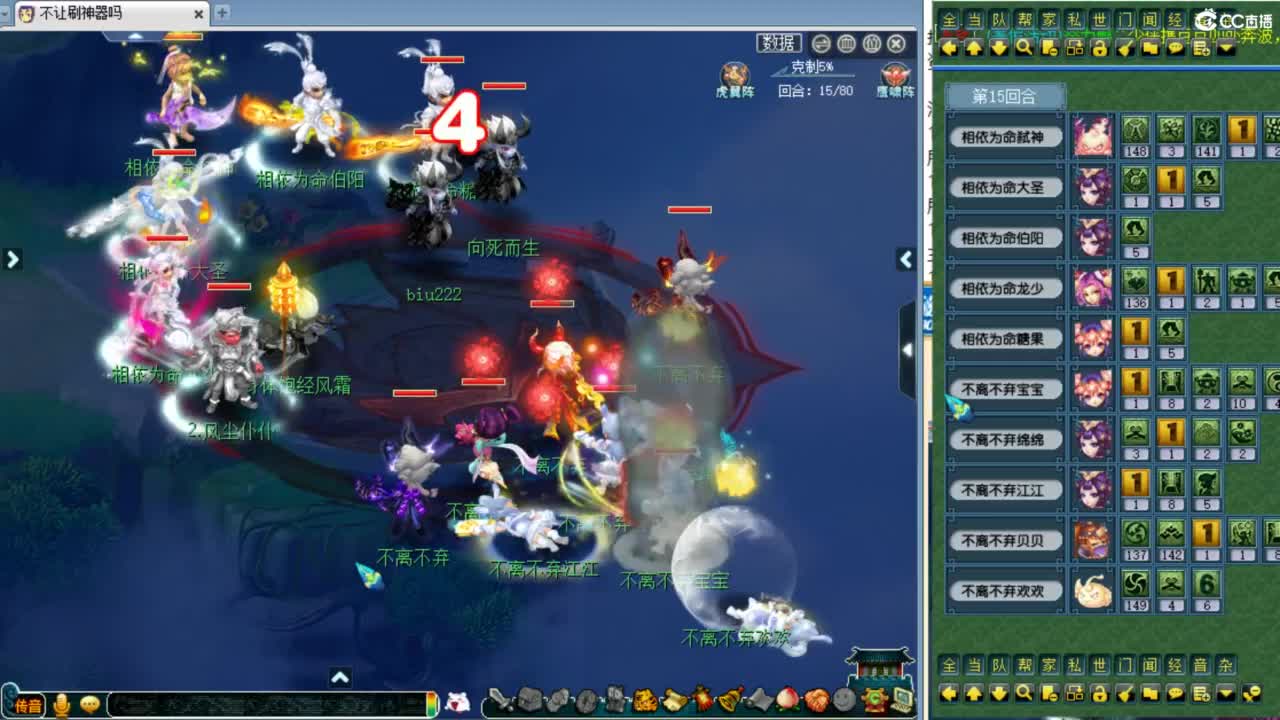Click the peach item icon in the hotbar
The width and height of the screenshot is (1280, 720).
(x=788, y=700)
